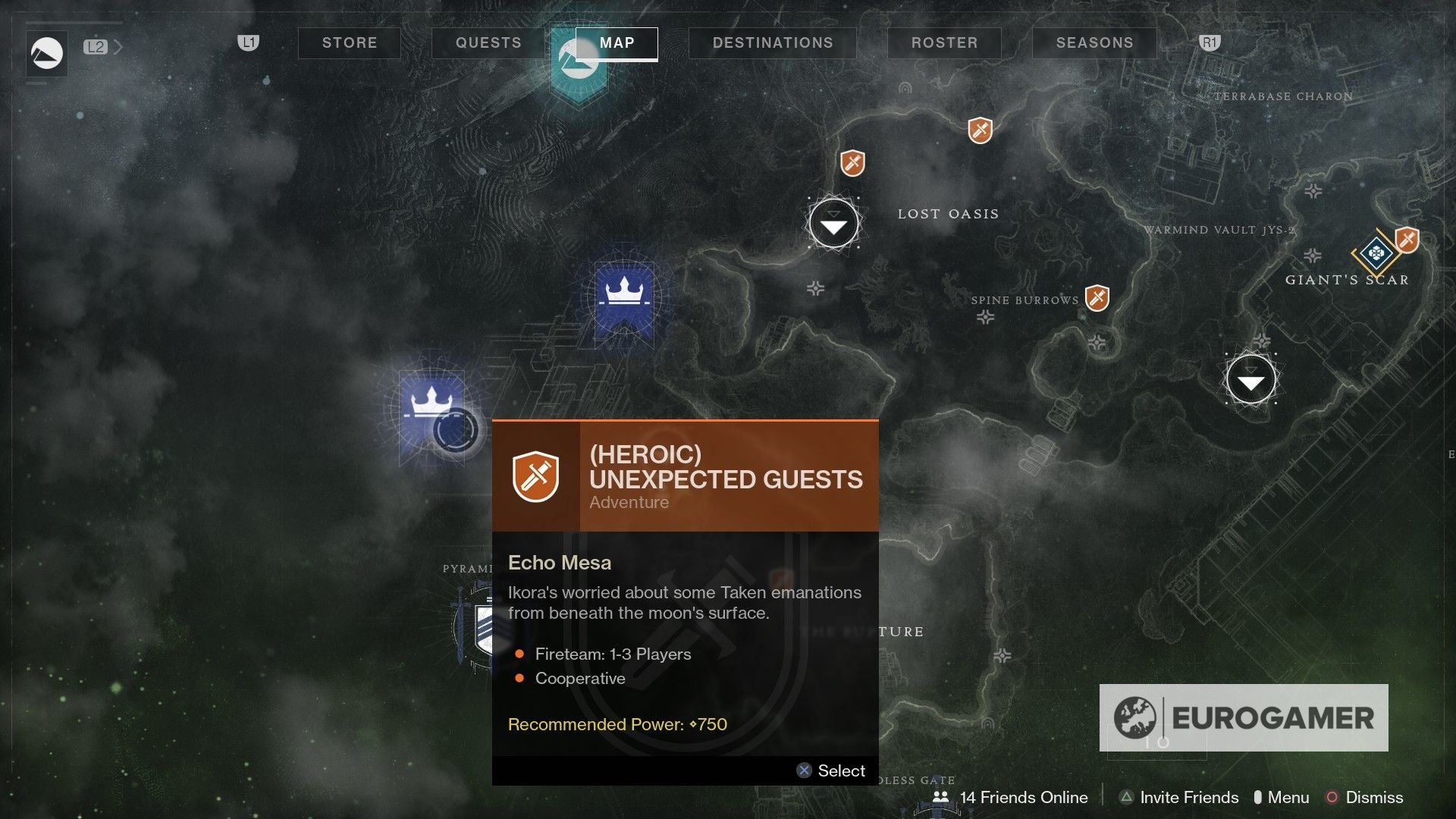
Task: Select the adventure shield beside Giant's Scar strike
Action: coord(1408,240)
